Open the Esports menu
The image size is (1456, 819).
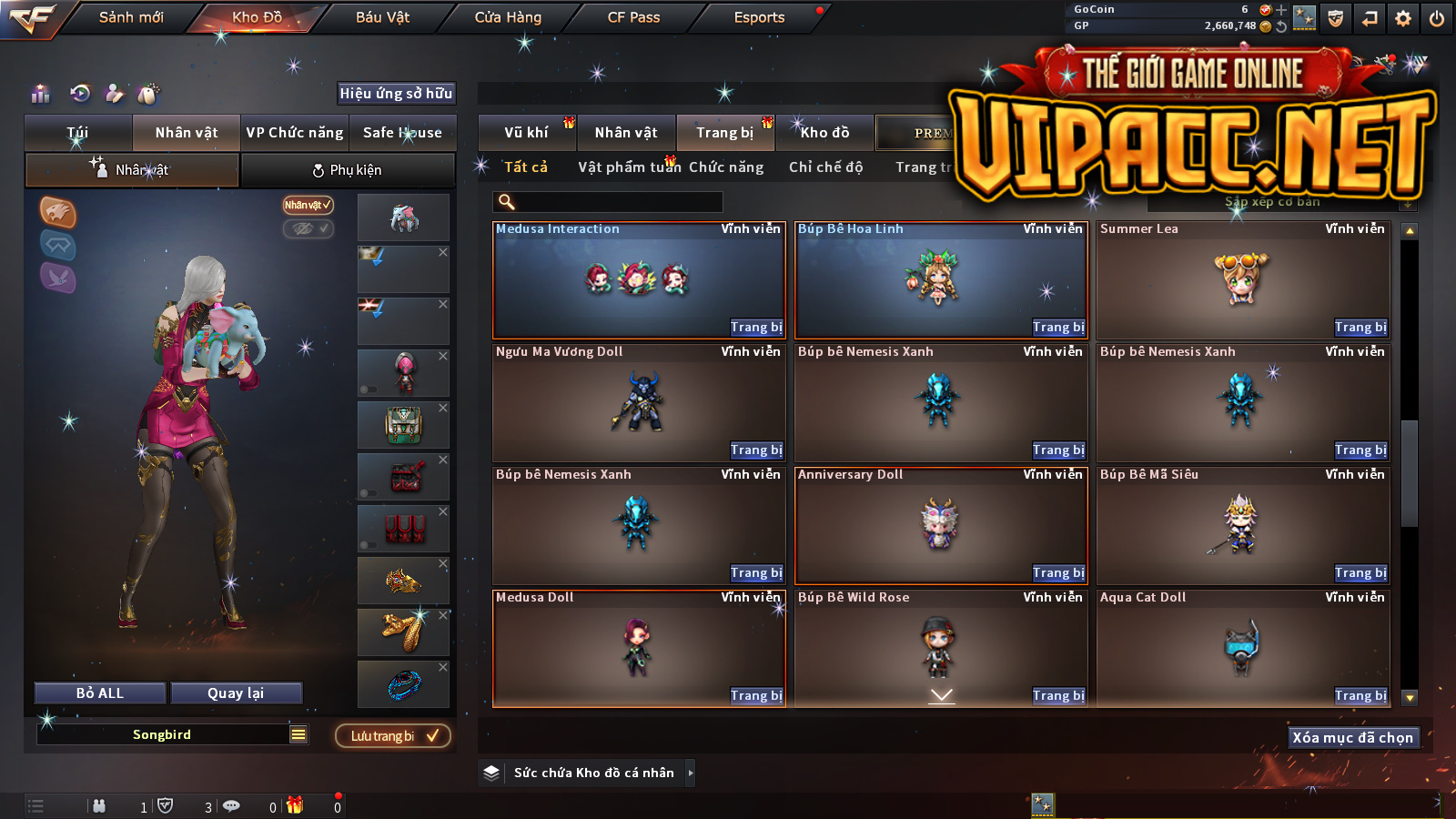click(x=759, y=17)
